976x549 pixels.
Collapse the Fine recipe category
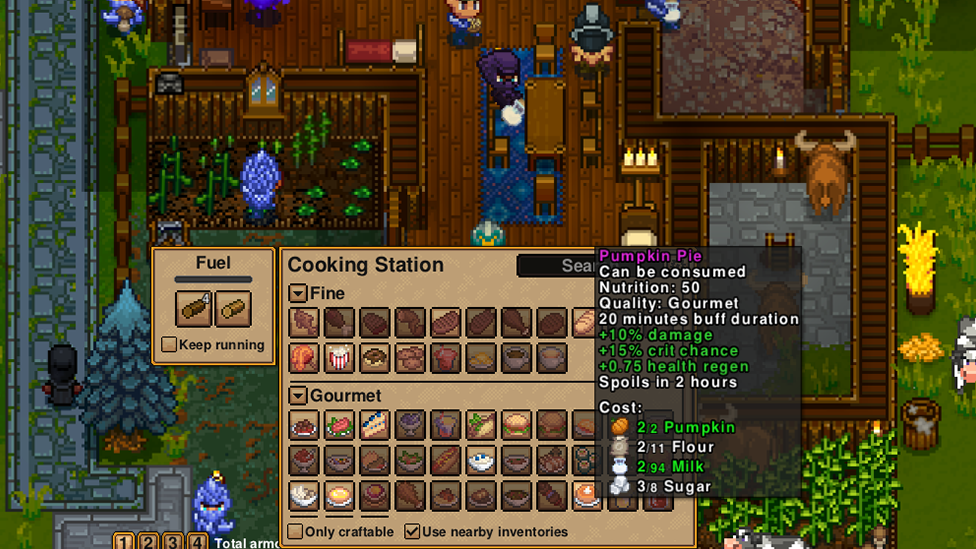(298, 294)
